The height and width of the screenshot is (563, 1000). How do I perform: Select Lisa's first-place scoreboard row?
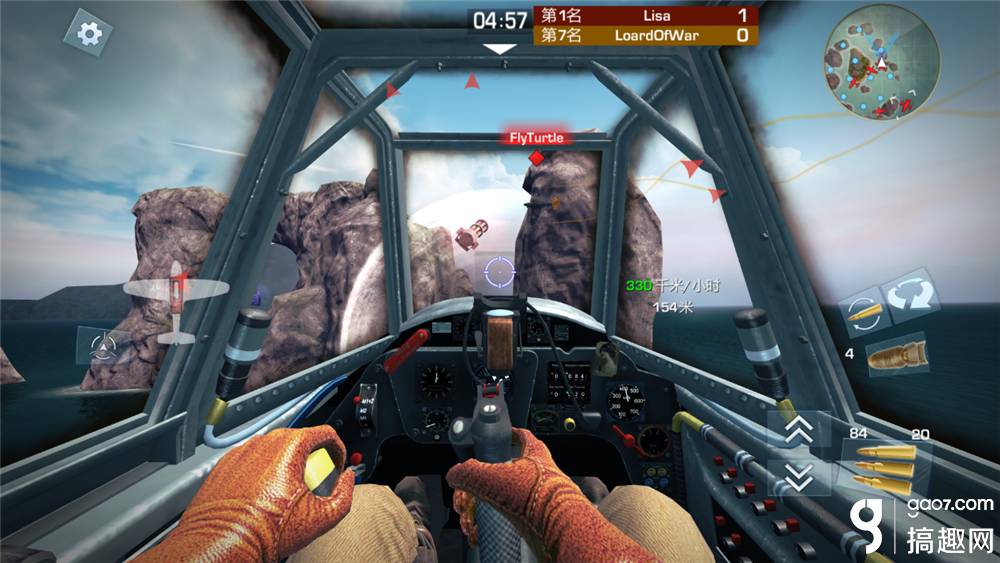646,15
